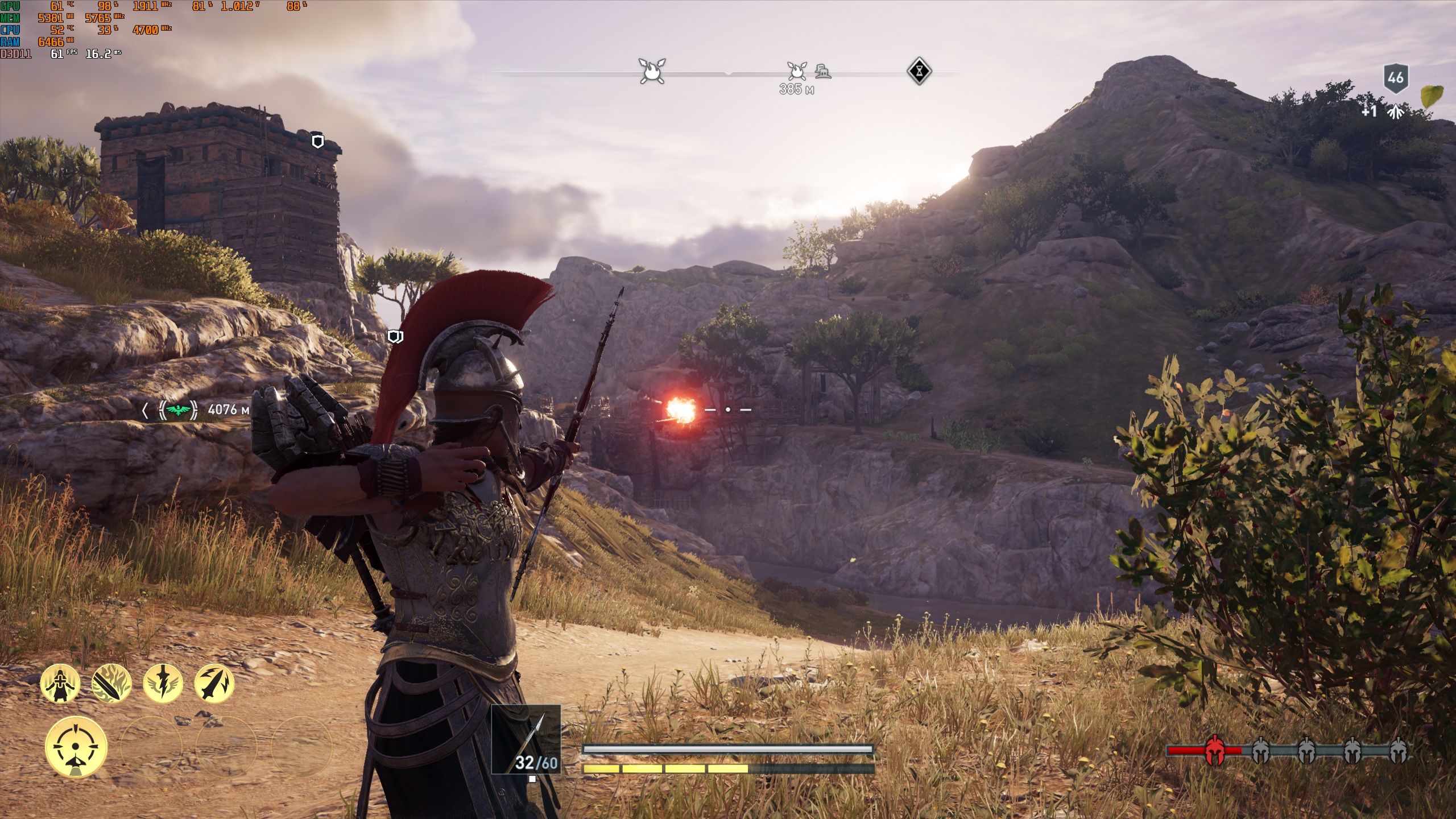Viewport: 1456px width, 819px height.
Task: Click the hourglass diamond compass marker
Action: tap(919, 72)
